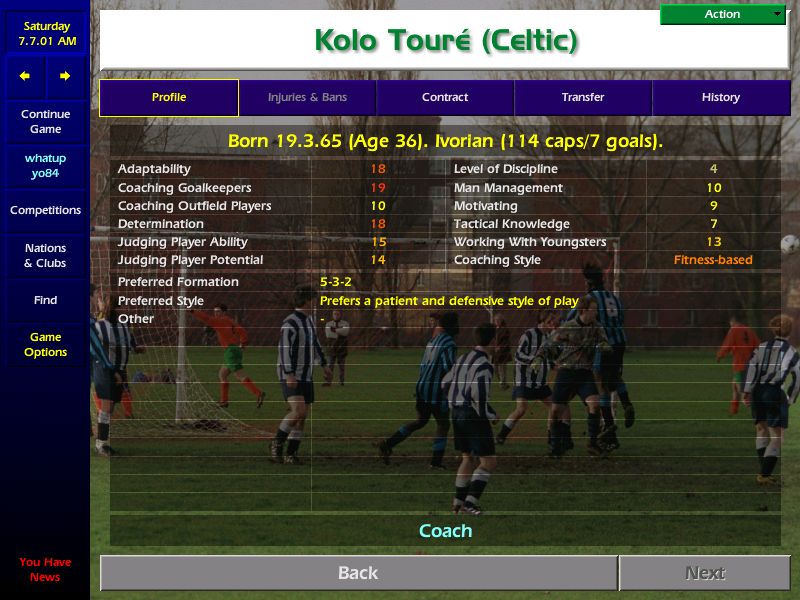This screenshot has height=600, width=800.
Task: Go back with the left arrow button
Action: pyautogui.click(x=25, y=76)
